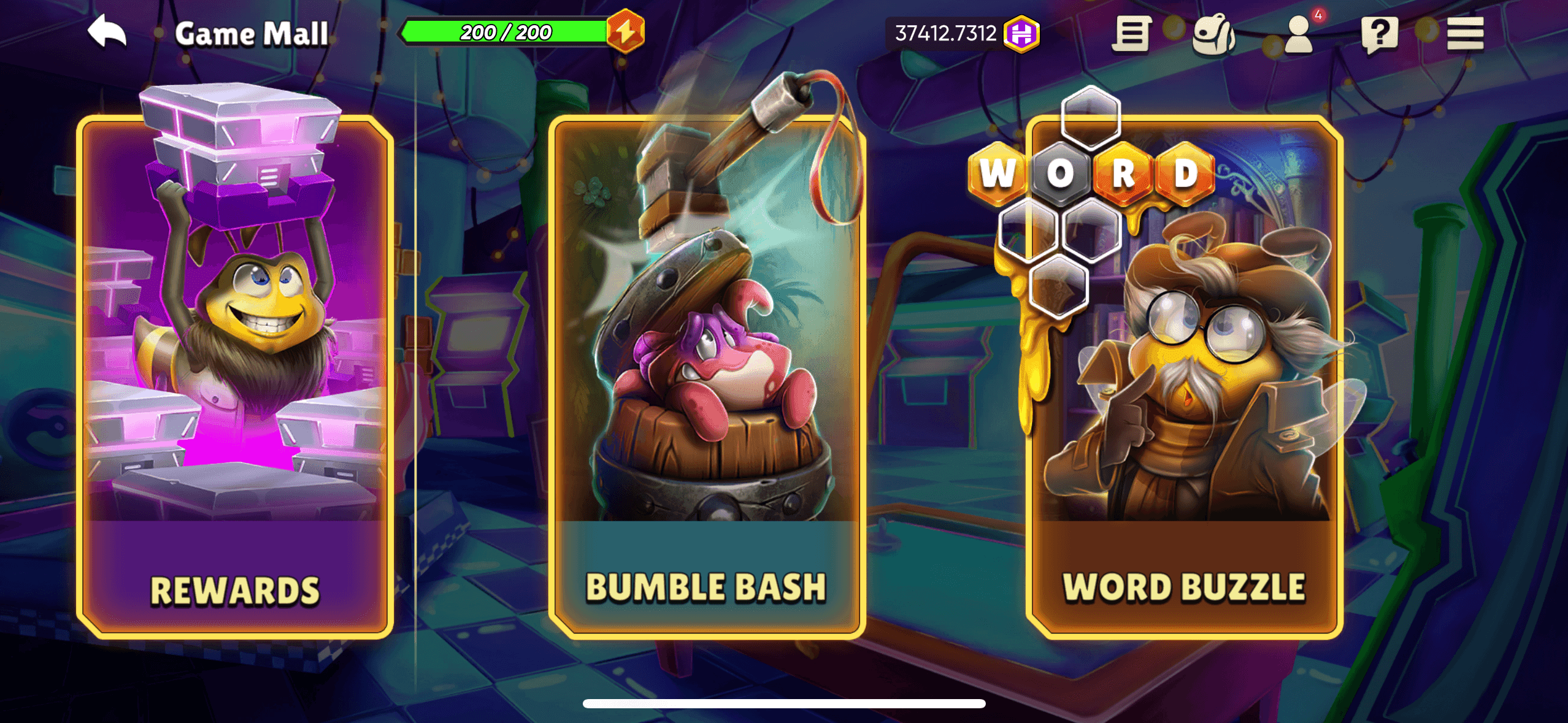Open the quest scroll icon
Screen dimensions: 1568x723
(1132, 34)
